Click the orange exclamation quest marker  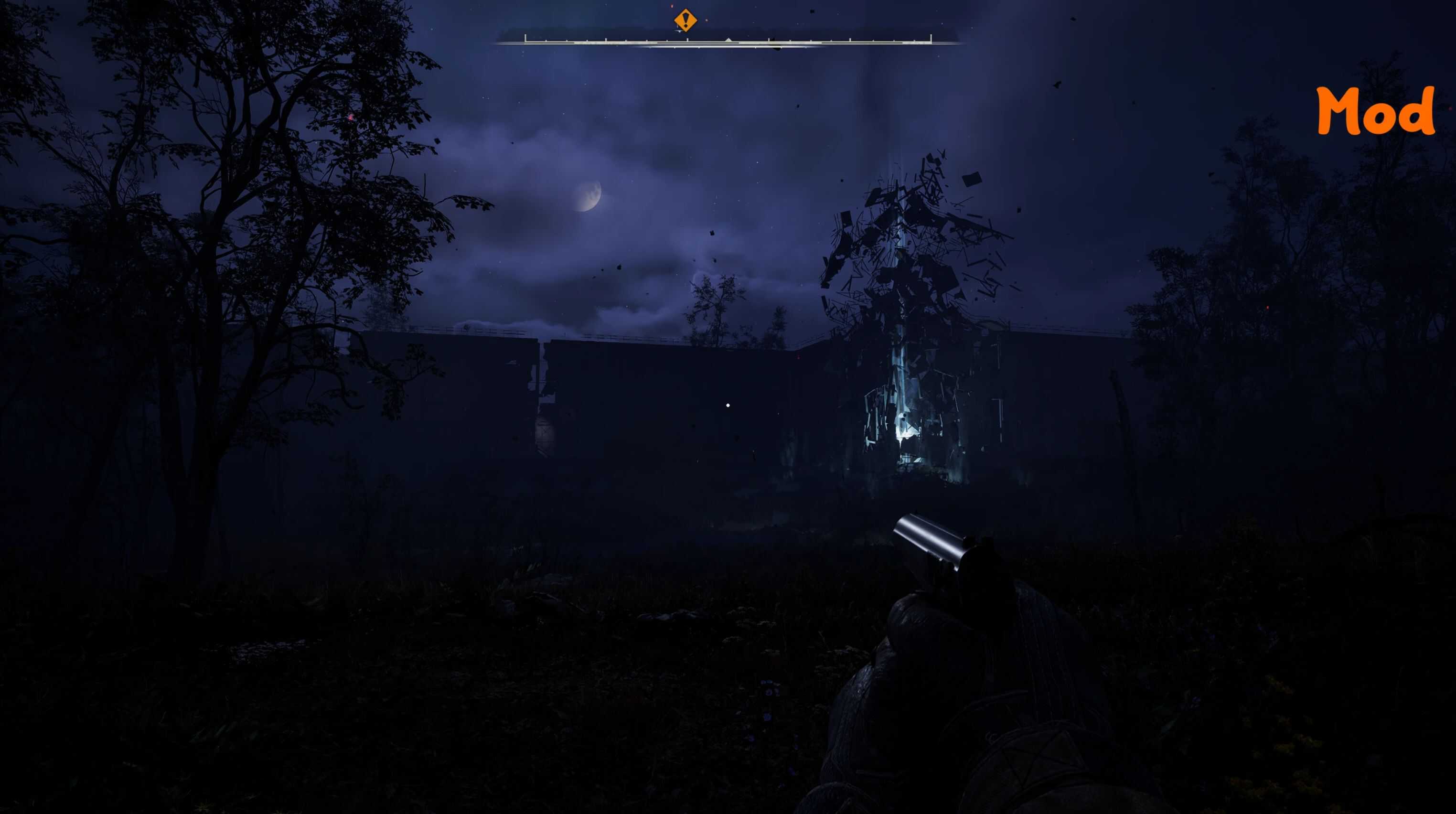(x=685, y=21)
